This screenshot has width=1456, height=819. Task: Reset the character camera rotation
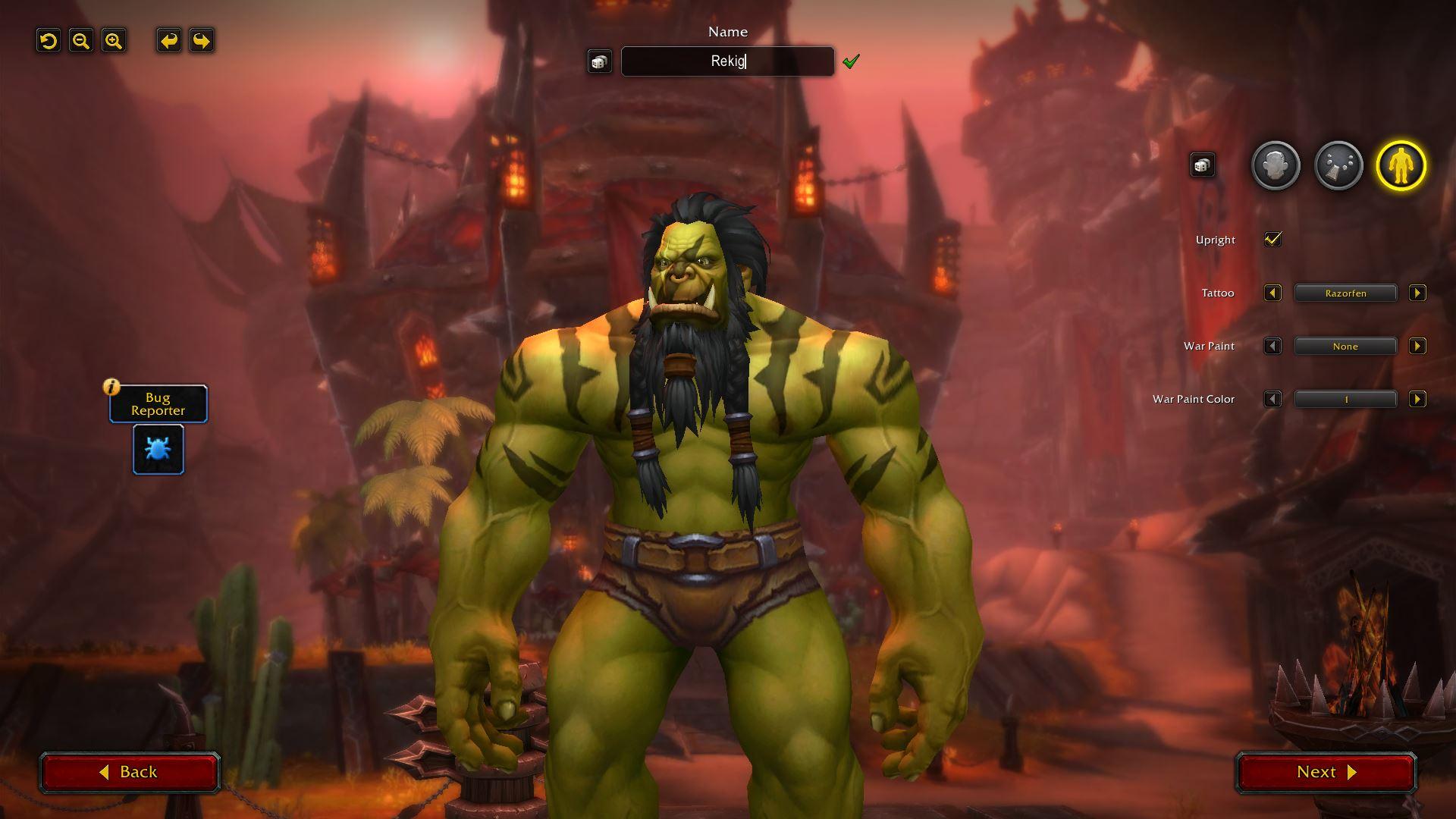pyautogui.click(x=49, y=41)
